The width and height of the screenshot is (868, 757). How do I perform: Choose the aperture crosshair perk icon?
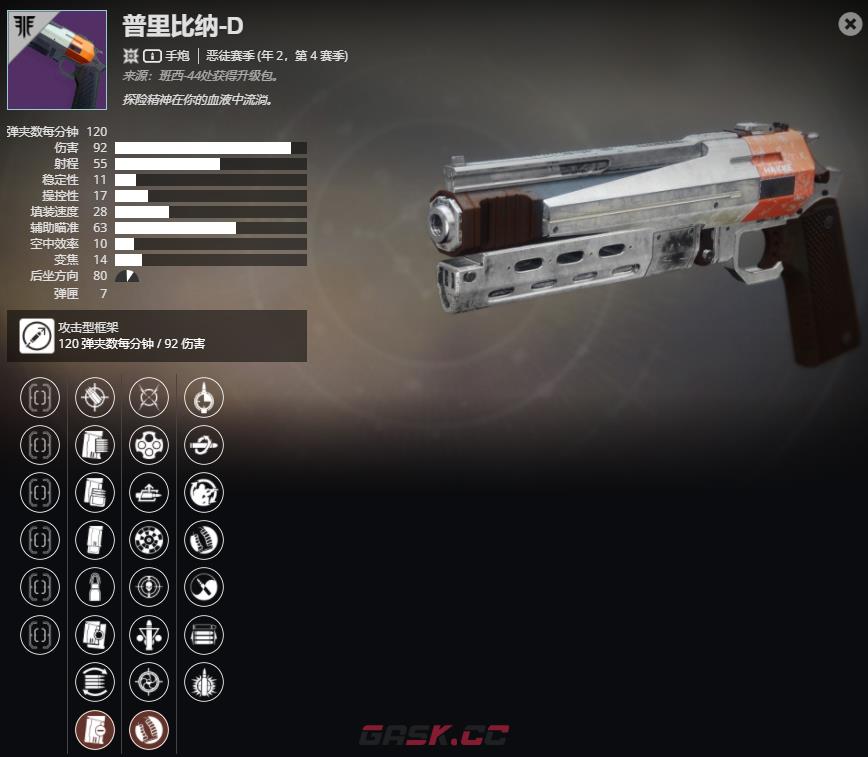coord(149,682)
